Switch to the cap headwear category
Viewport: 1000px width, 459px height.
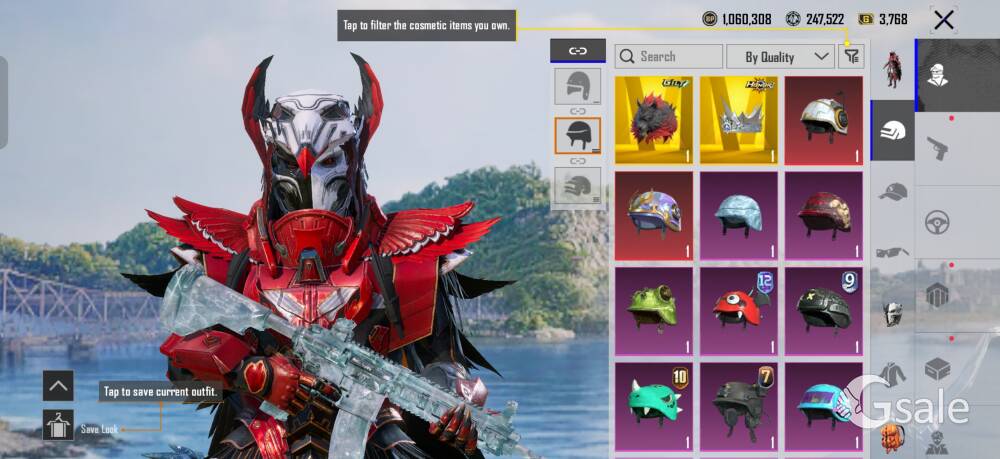coord(892,192)
